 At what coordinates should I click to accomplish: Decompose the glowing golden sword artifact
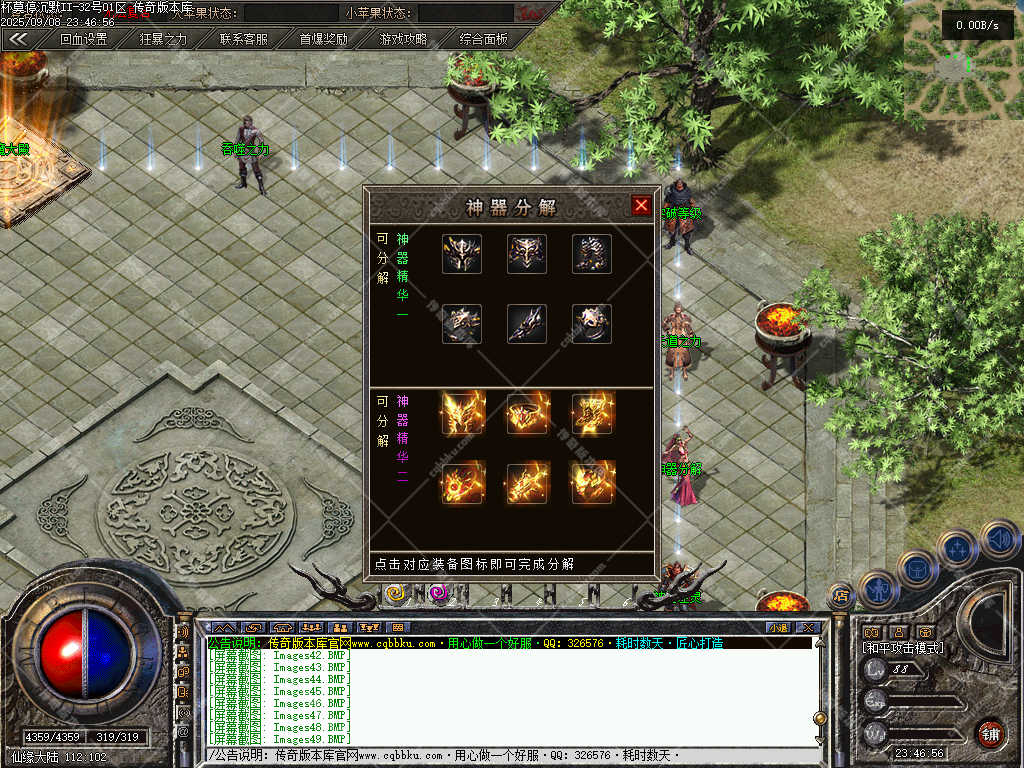click(x=527, y=483)
